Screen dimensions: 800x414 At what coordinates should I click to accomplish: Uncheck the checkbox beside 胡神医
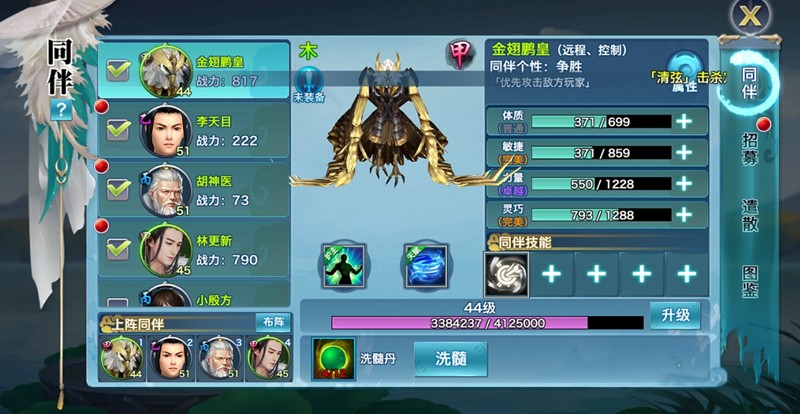pos(119,189)
